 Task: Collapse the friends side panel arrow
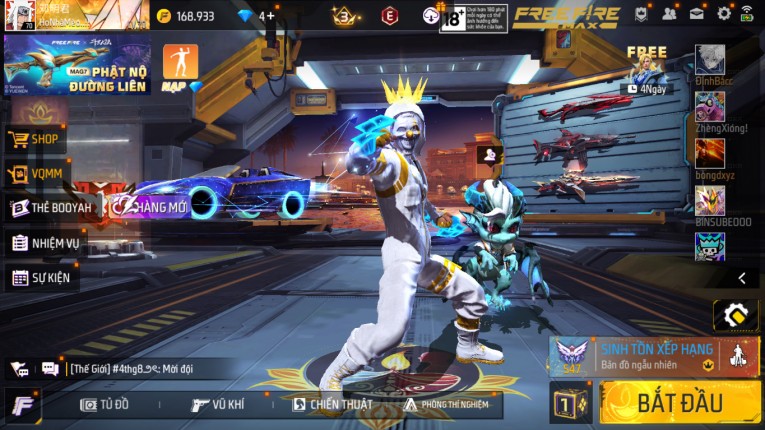[x=742, y=278]
